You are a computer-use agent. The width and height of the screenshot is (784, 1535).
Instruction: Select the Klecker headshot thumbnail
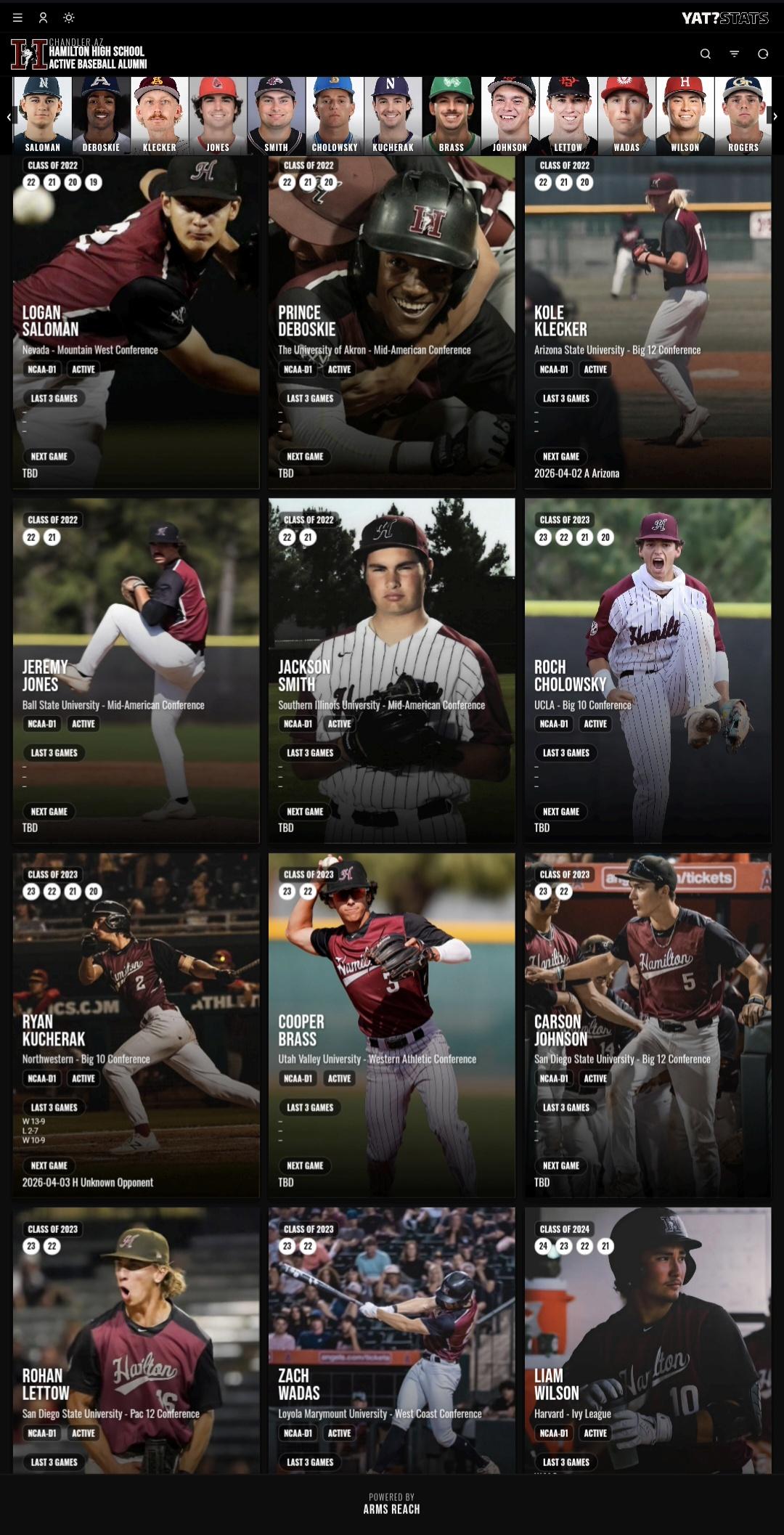coord(159,115)
